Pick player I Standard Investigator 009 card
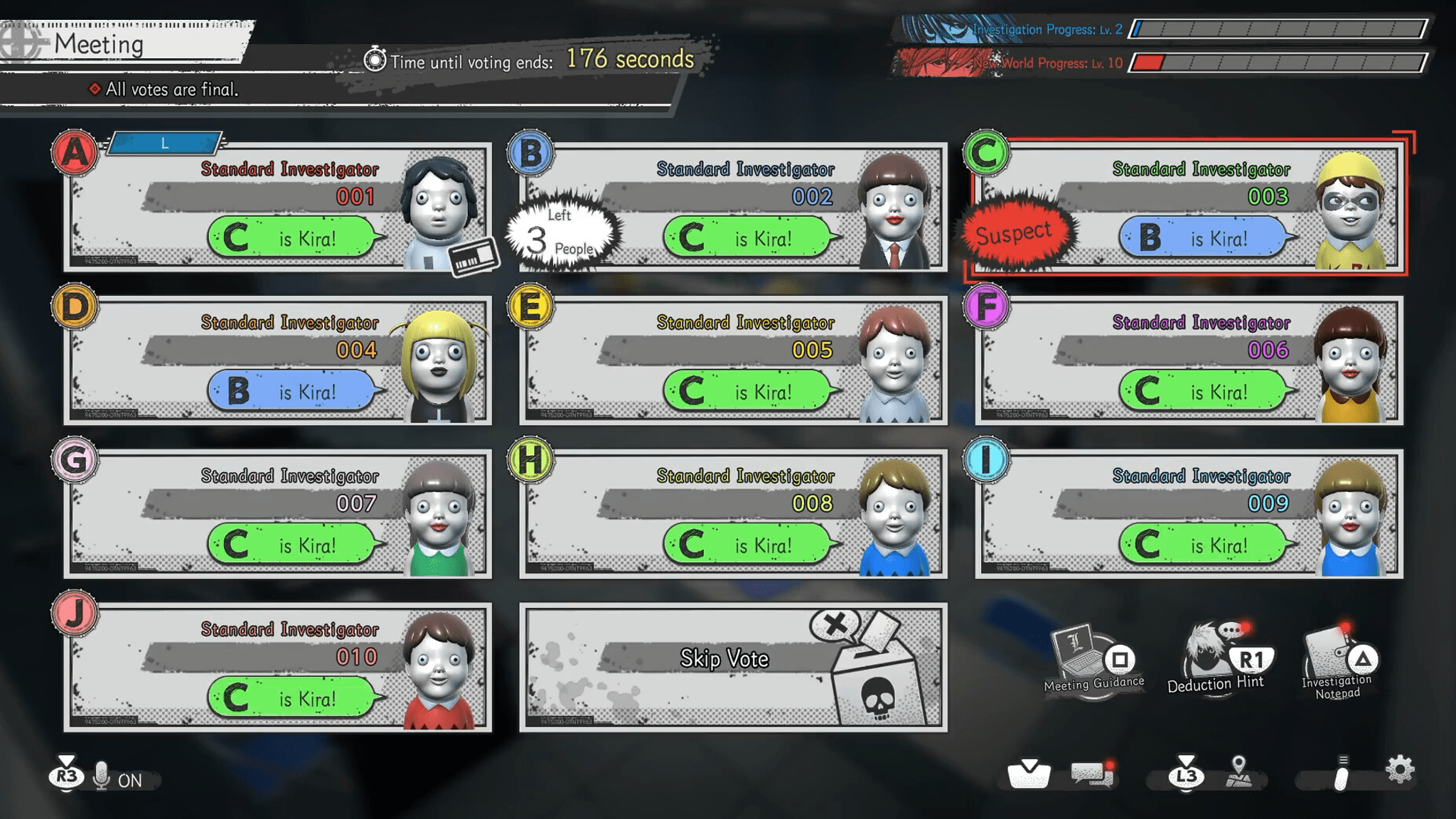Viewport: 1456px width, 819px height. tap(1189, 514)
